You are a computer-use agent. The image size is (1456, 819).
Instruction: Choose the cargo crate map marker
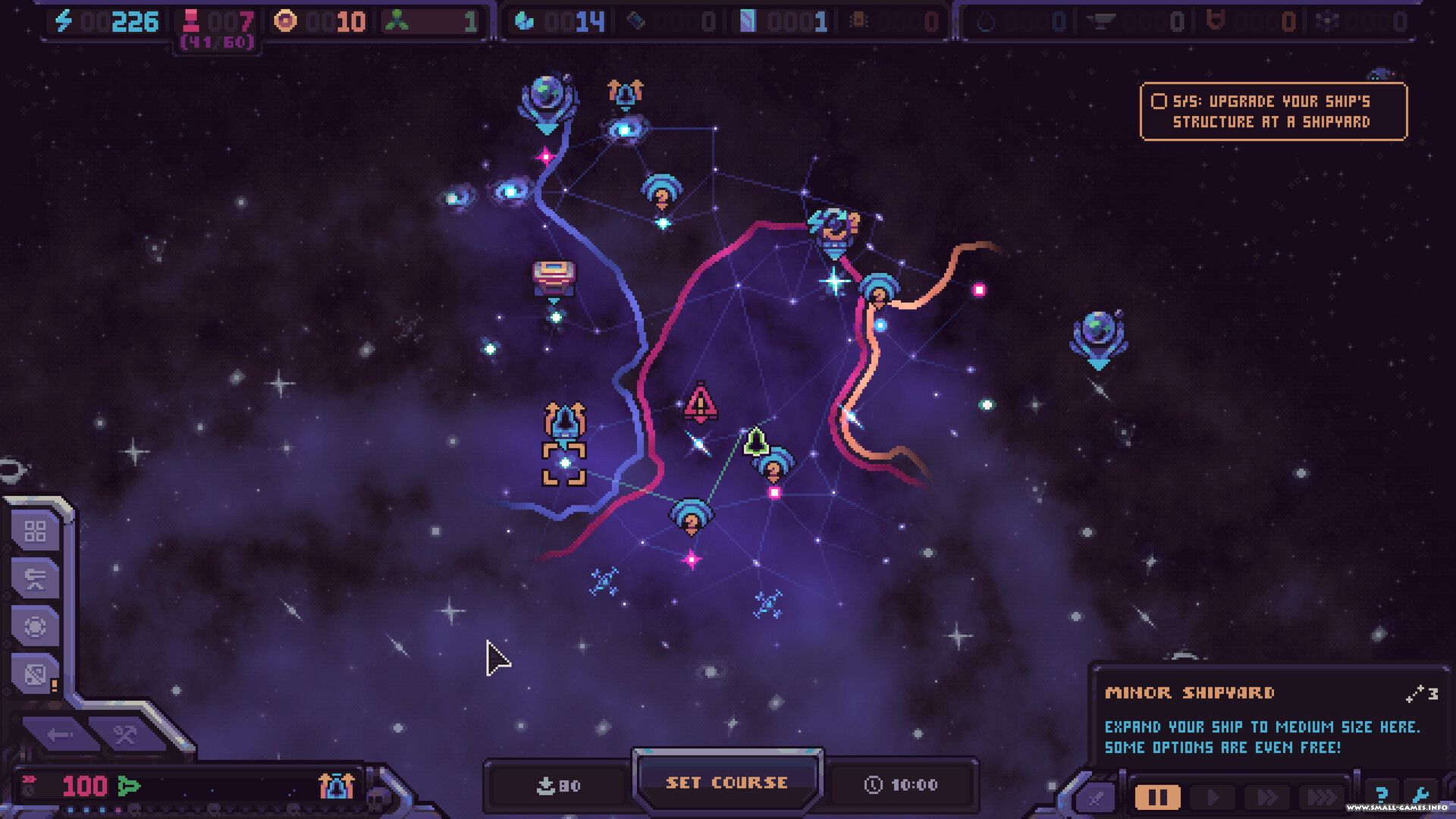click(554, 278)
